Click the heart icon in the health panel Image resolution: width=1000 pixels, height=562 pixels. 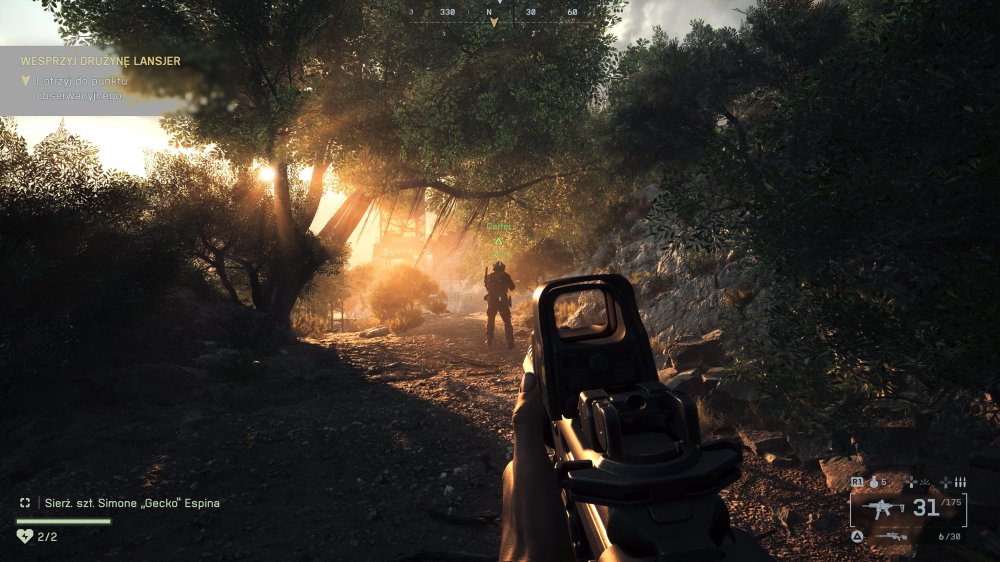[25, 536]
